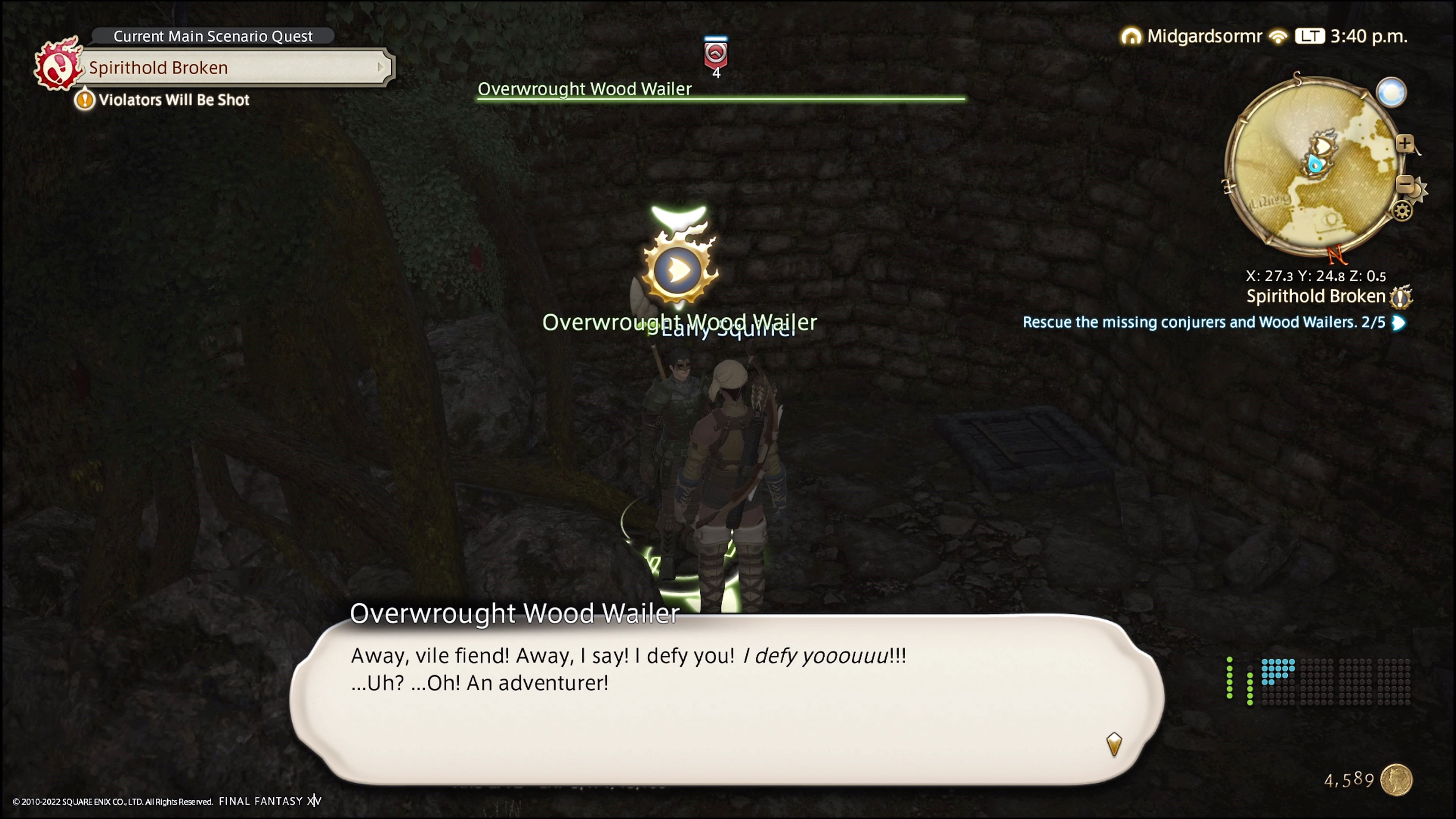Viewport: 1456px width, 819px height.
Task: Zoom out the minimap with the minus button
Action: [1404, 184]
